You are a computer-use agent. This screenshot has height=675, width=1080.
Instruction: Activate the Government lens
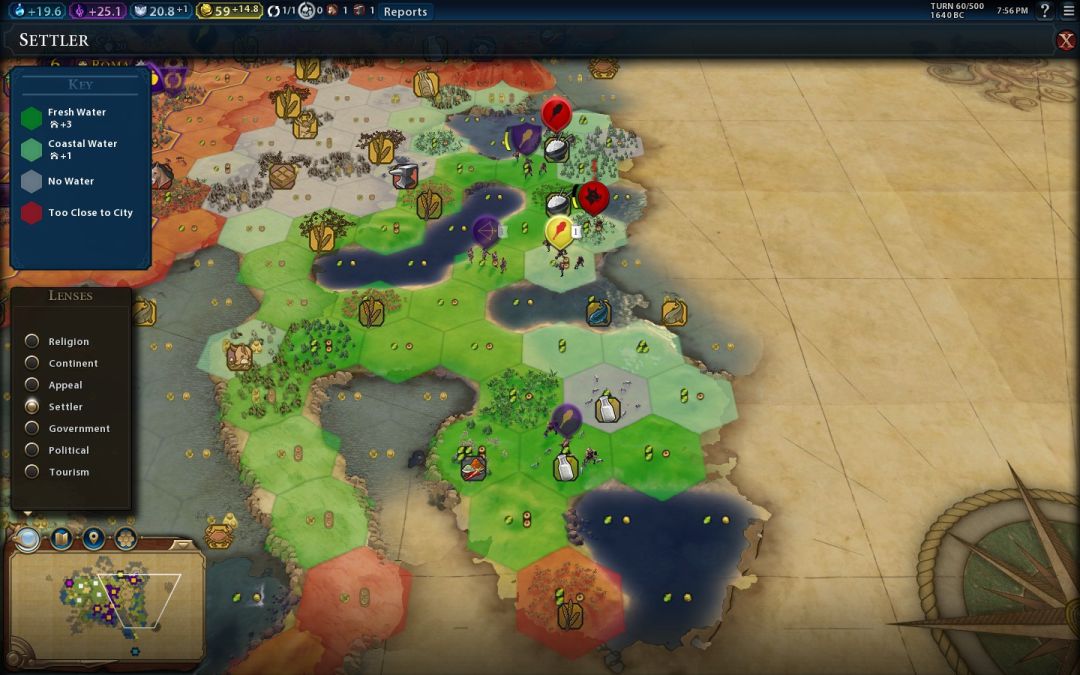33,428
